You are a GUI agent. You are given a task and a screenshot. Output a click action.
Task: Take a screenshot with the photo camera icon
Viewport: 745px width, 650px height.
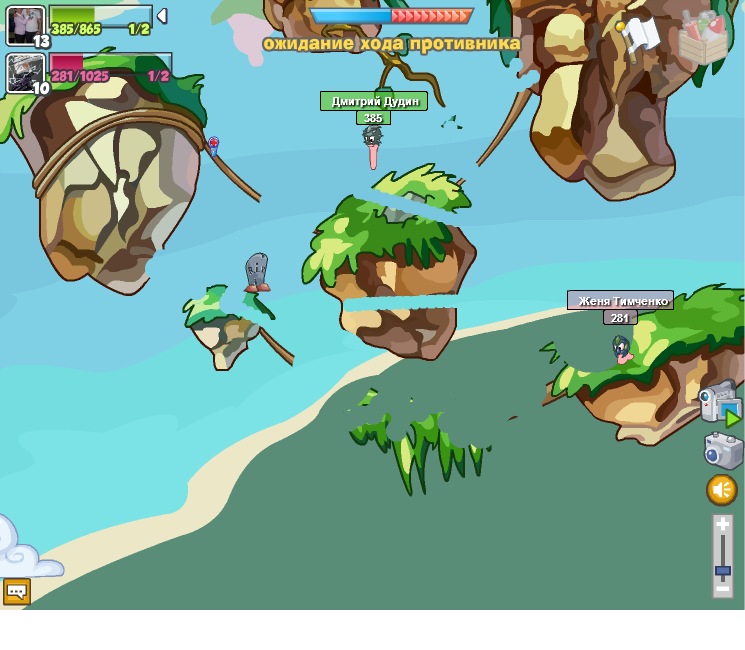(723, 450)
